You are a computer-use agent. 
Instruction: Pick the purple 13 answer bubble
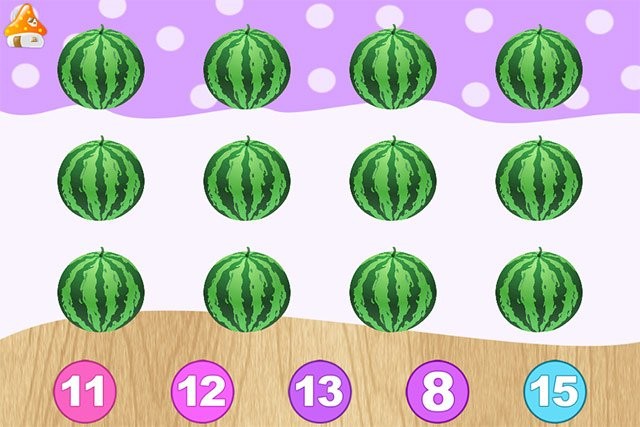(320, 391)
